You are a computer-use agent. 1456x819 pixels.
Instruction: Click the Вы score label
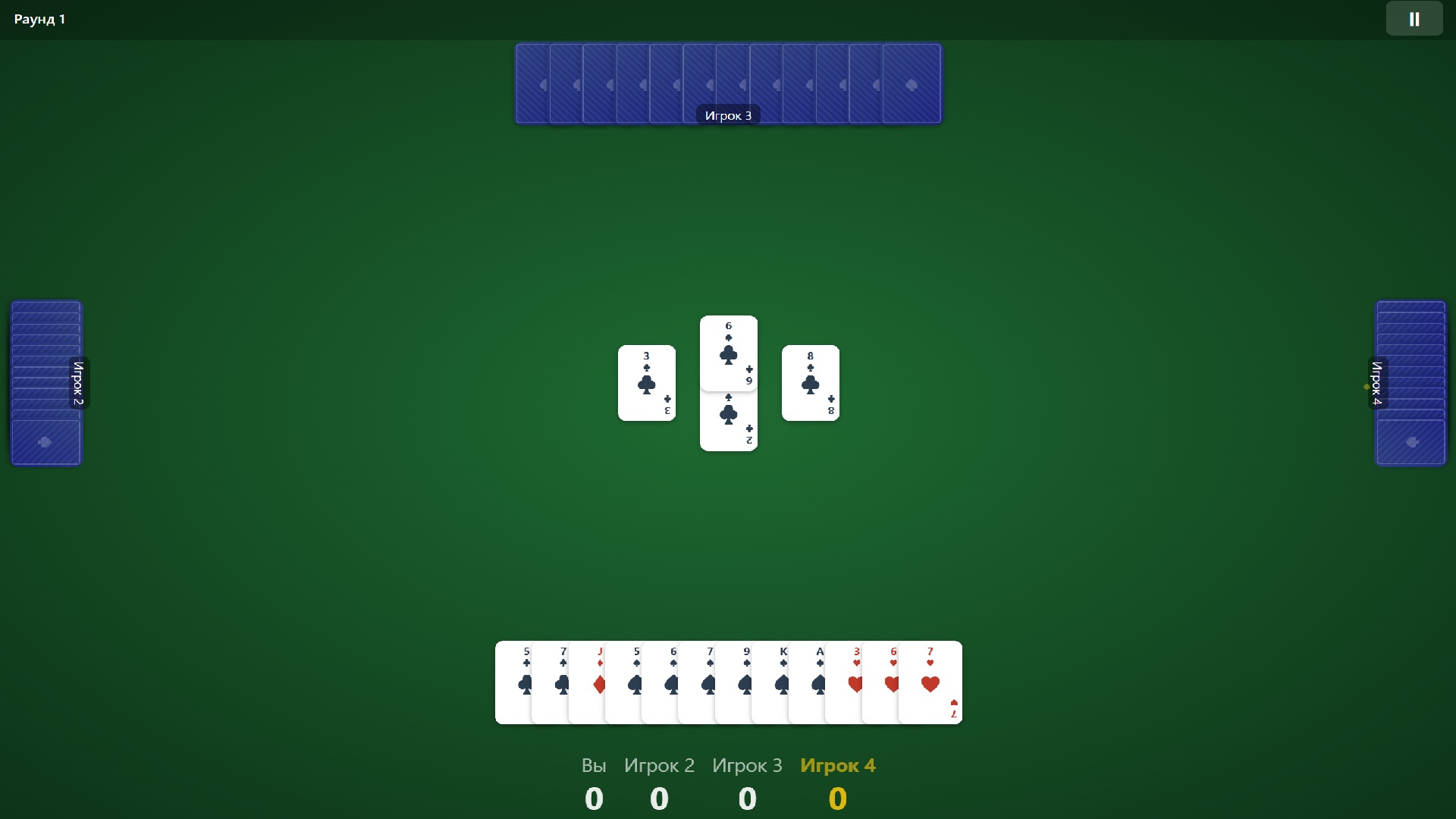[x=594, y=765]
